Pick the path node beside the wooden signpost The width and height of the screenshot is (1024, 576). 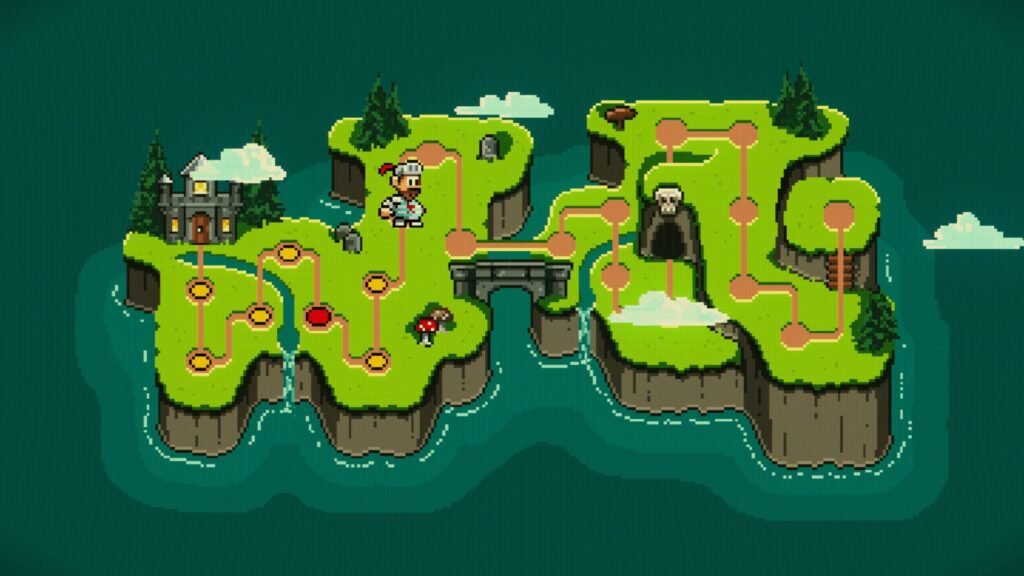(669, 131)
